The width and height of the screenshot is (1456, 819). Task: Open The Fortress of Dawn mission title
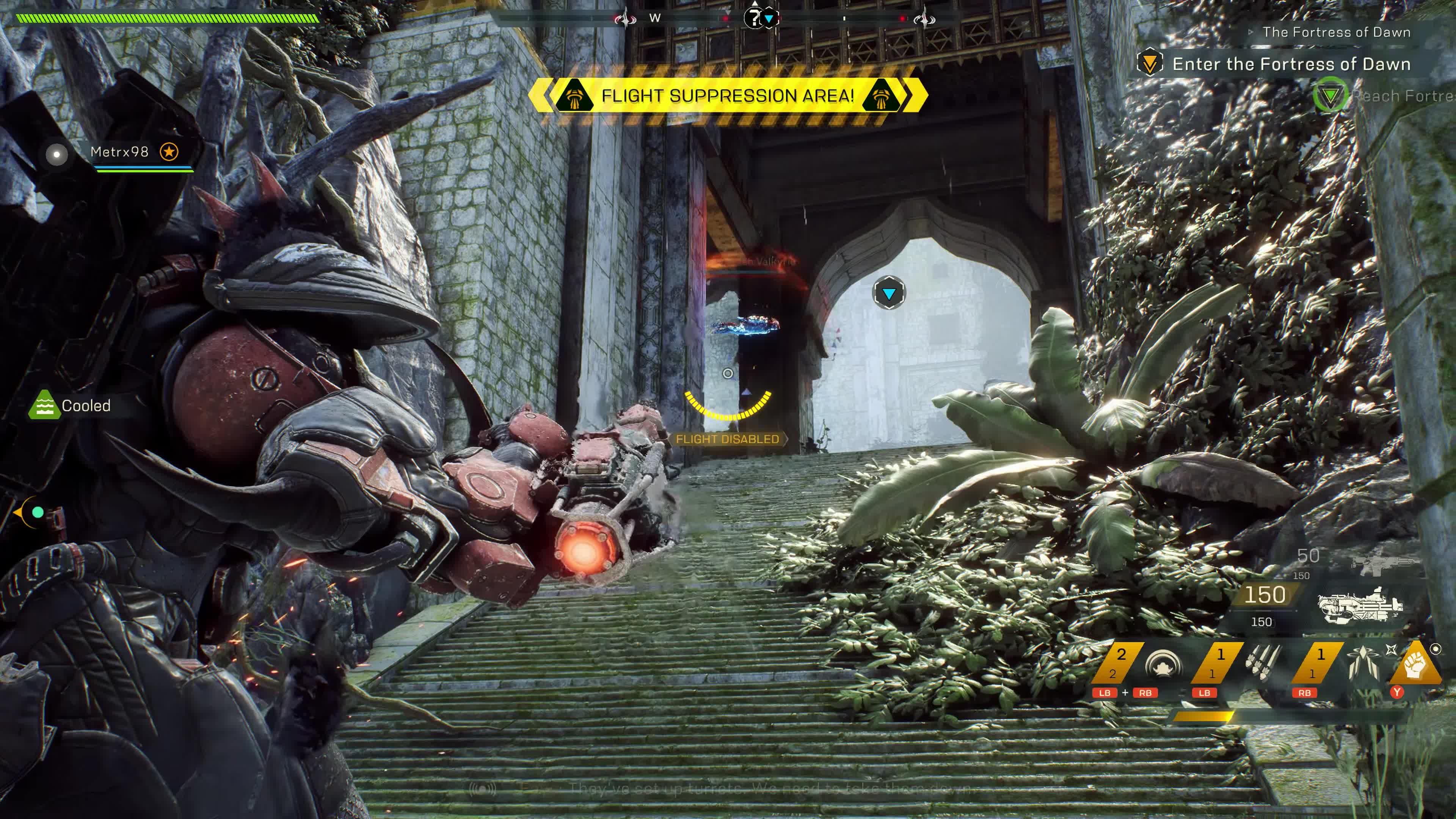[x=1336, y=32]
